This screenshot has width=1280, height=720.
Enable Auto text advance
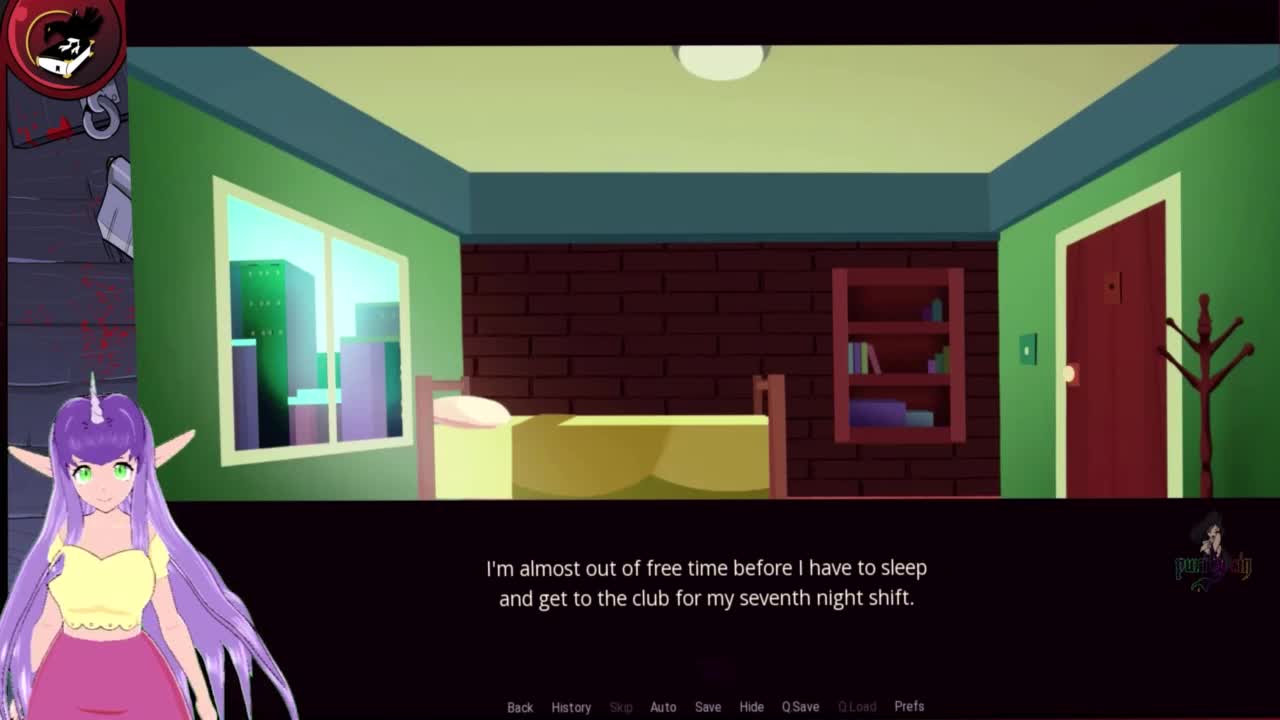pos(663,707)
